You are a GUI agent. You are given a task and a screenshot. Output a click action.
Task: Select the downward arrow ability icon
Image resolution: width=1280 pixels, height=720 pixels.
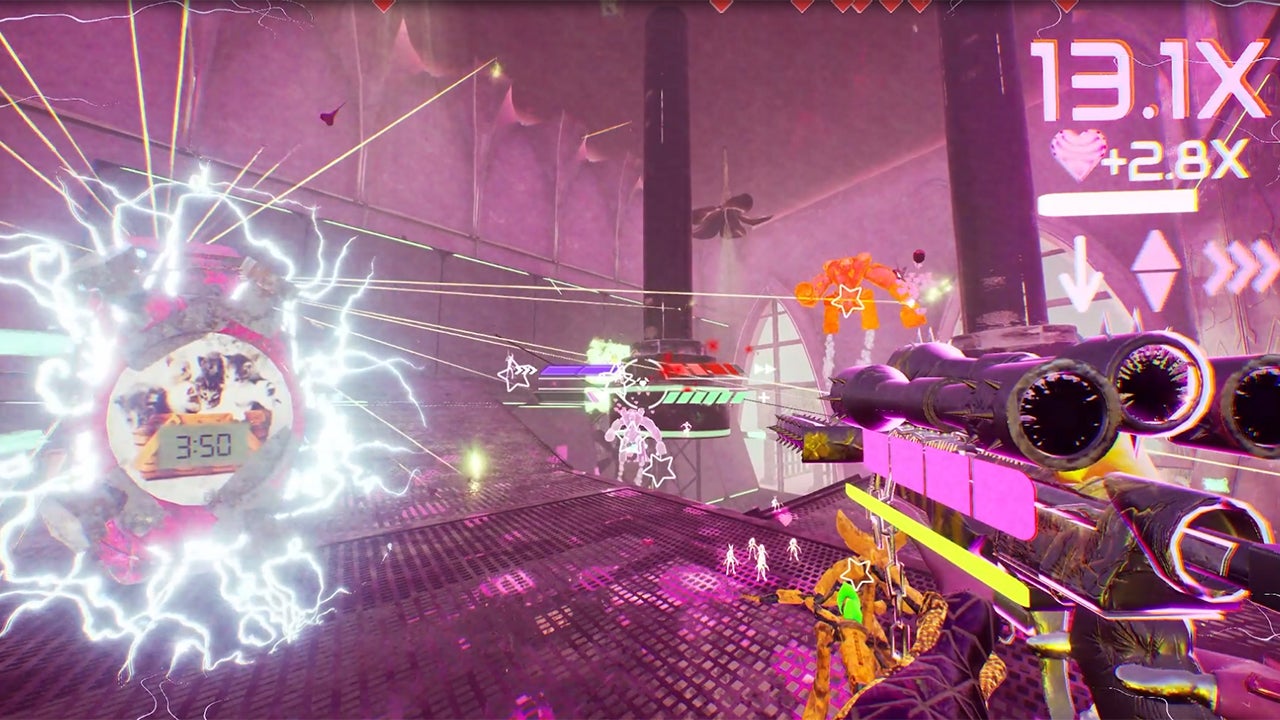click(1080, 274)
